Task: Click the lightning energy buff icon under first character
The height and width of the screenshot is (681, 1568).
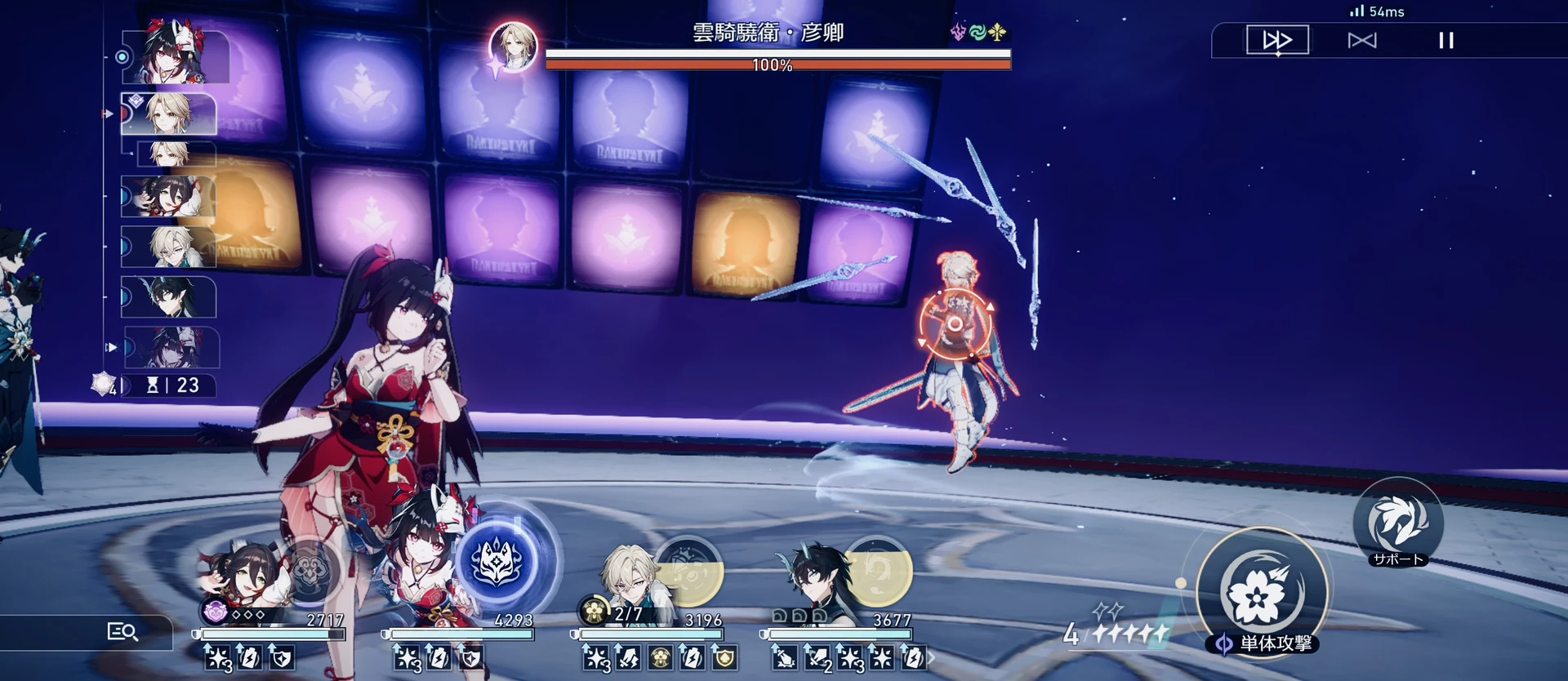Action: click(249, 658)
